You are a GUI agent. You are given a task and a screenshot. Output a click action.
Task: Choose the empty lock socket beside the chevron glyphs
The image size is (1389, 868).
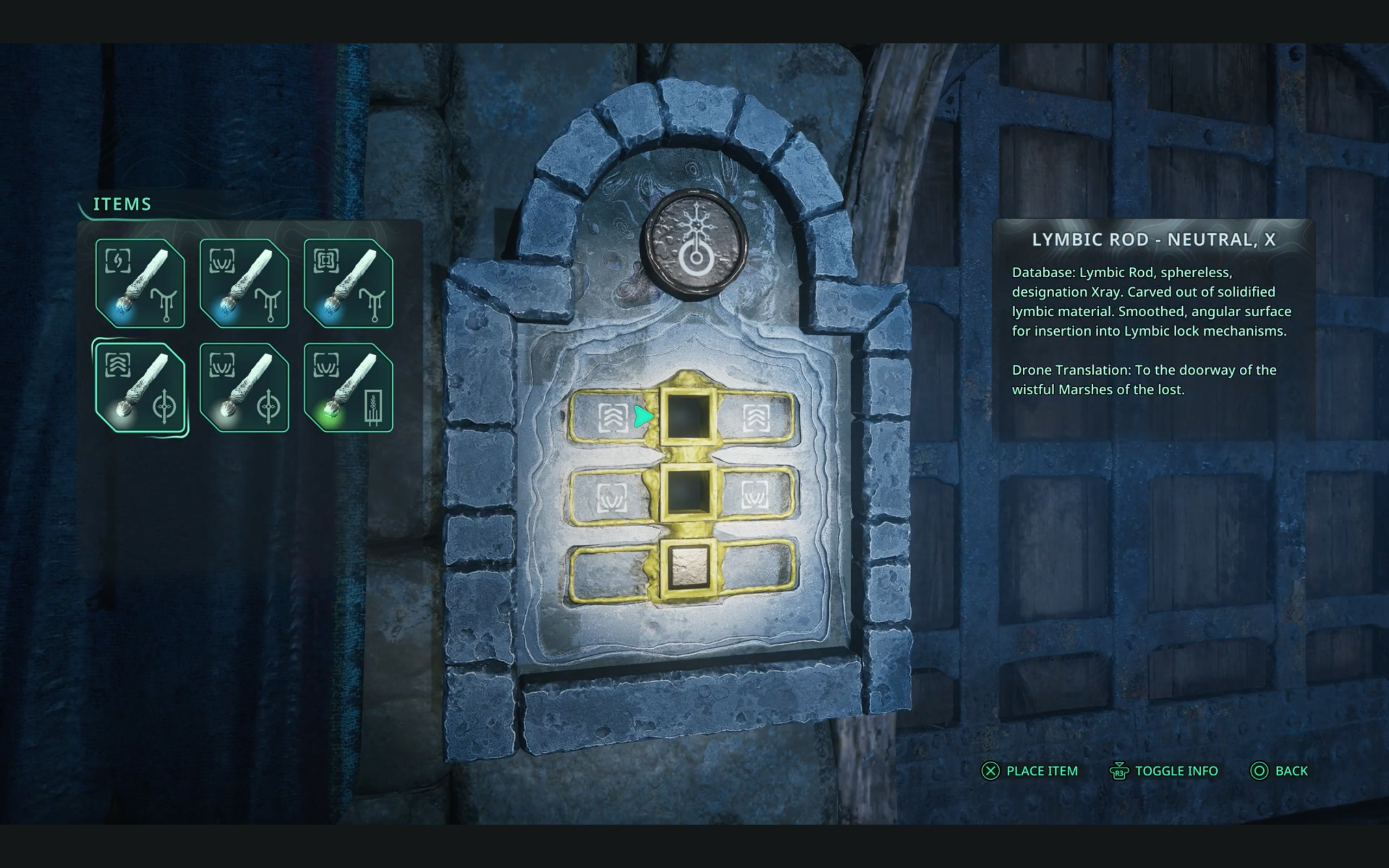pos(688,417)
